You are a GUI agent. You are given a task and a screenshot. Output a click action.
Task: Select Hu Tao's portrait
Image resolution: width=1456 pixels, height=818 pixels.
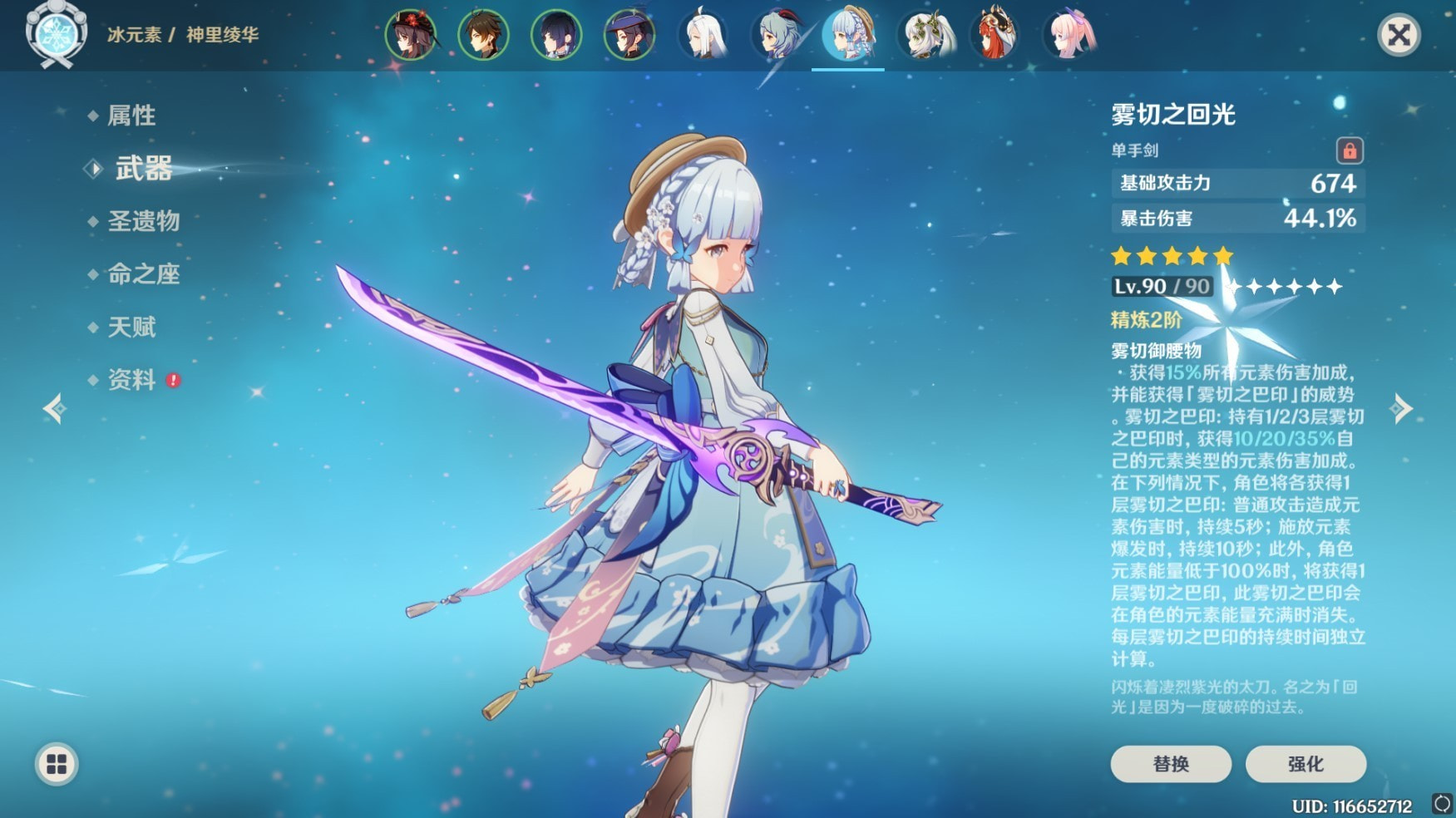[x=411, y=35]
